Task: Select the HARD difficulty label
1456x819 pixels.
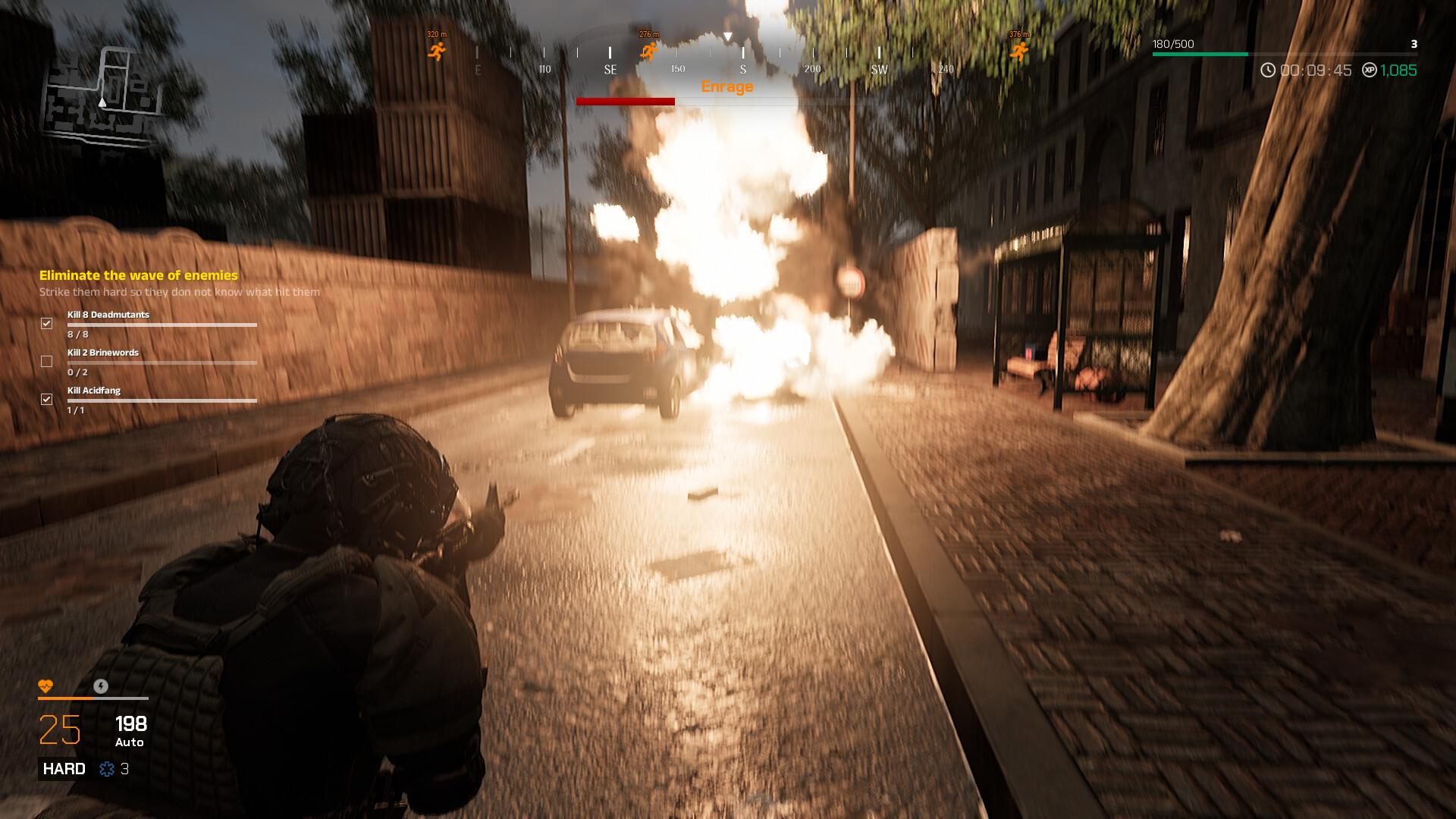Action: (x=64, y=769)
